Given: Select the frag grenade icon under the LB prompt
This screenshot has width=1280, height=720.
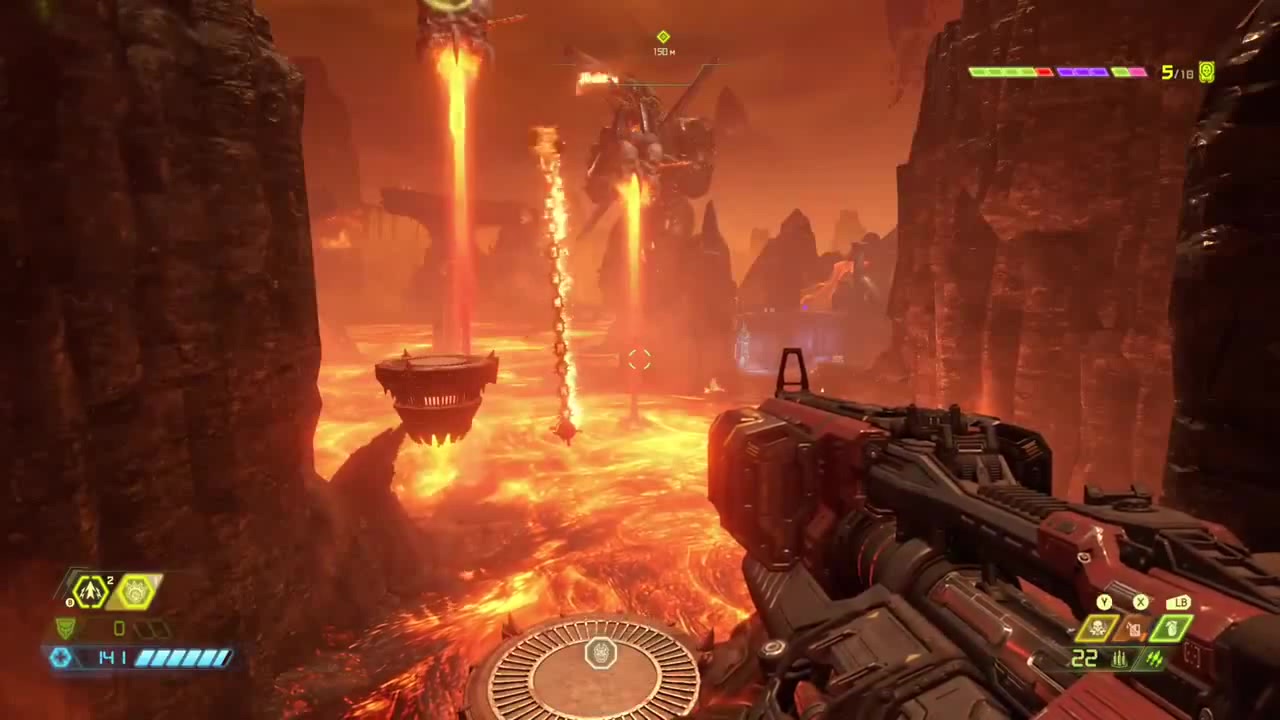Looking at the screenshot, I should (x=1171, y=628).
